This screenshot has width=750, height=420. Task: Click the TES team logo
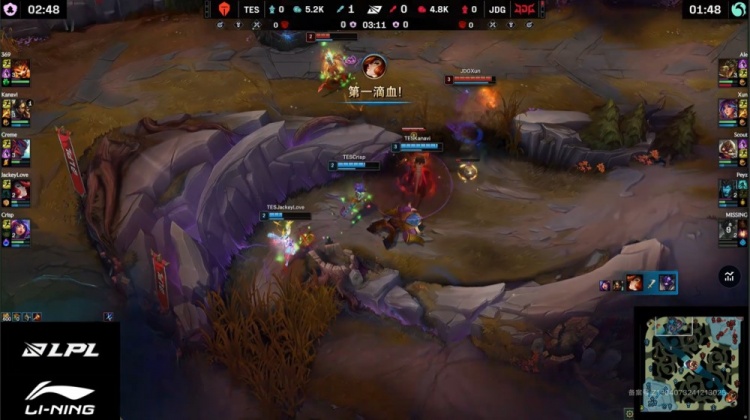pyautogui.click(x=224, y=9)
